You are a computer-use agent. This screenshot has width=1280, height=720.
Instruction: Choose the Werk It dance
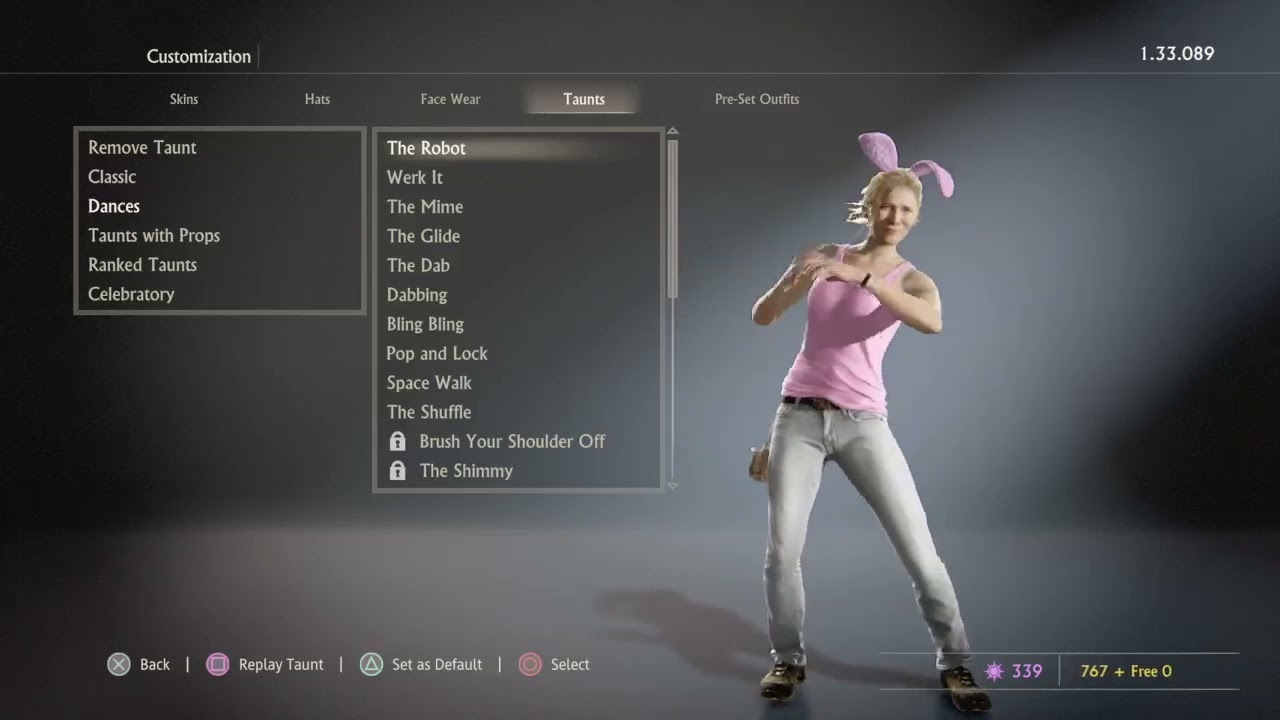click(415, 178)
